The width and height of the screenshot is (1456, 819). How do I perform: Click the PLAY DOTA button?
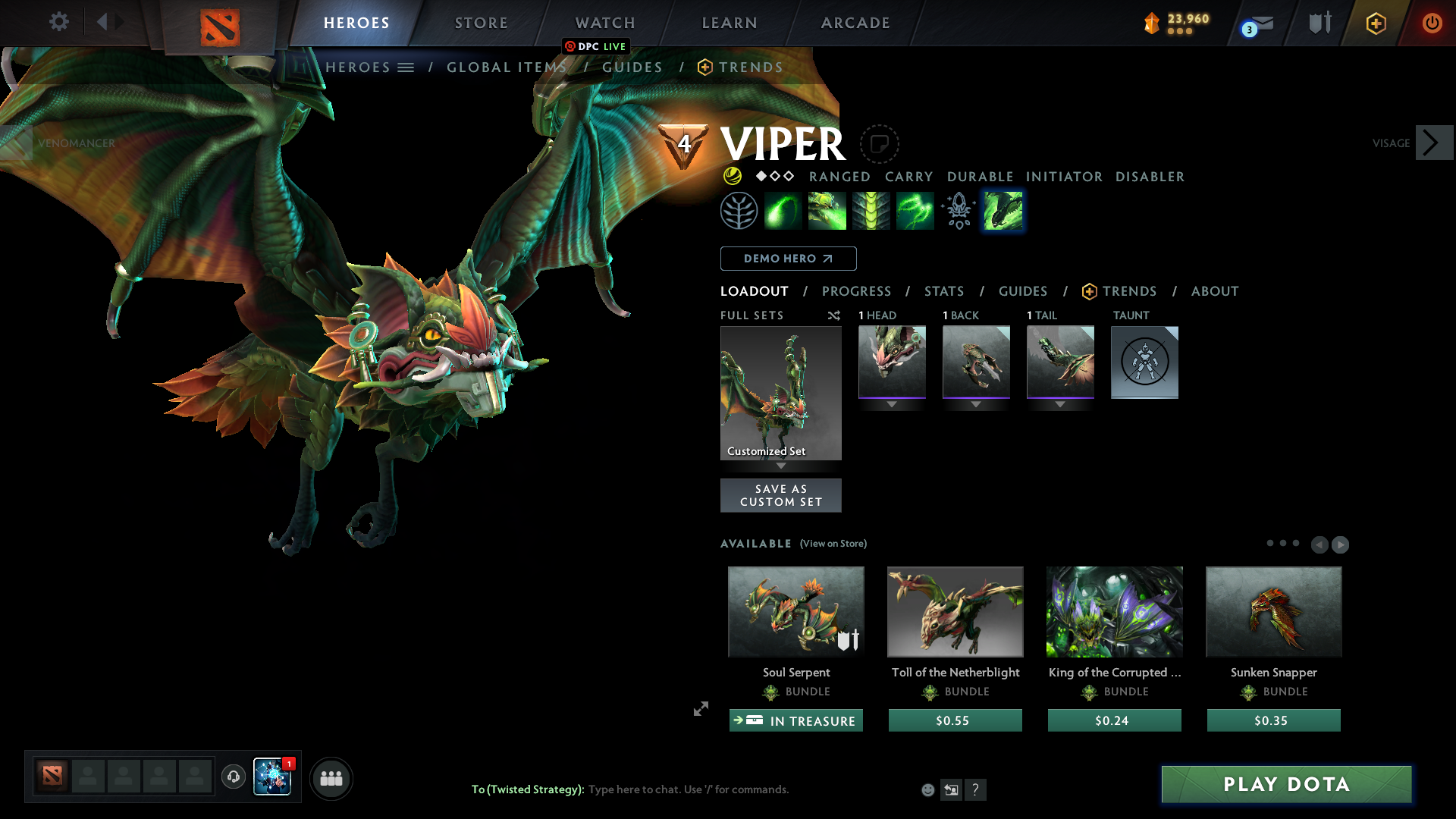point(1285,784)
